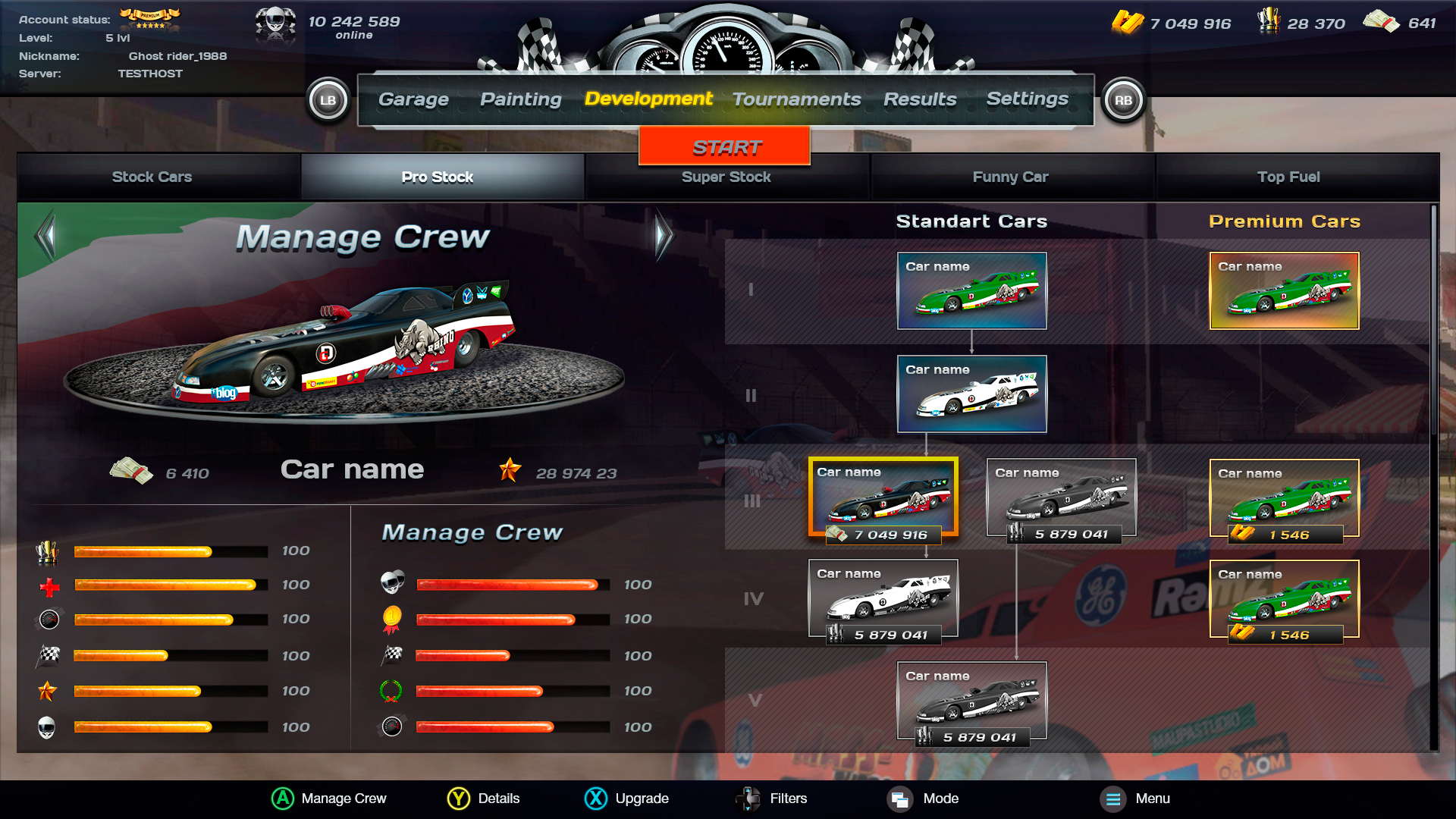Open the Tournaments menu
Image resolution: width=1456 pixels, height=819 pixels.
click(x=796, y=99)
